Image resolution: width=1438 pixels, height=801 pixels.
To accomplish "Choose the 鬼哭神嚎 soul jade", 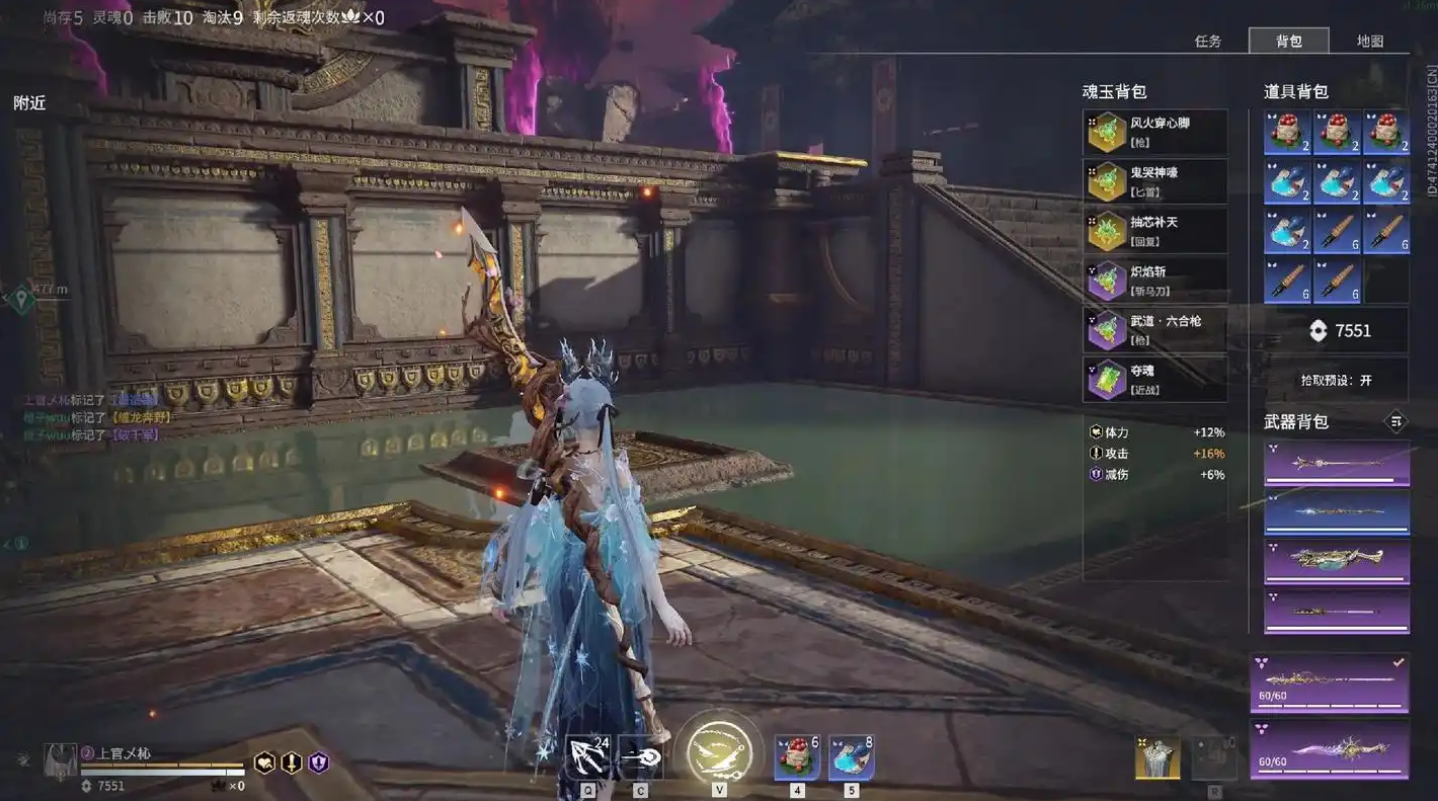I will pyautogui.click(x=1155, y=181).
